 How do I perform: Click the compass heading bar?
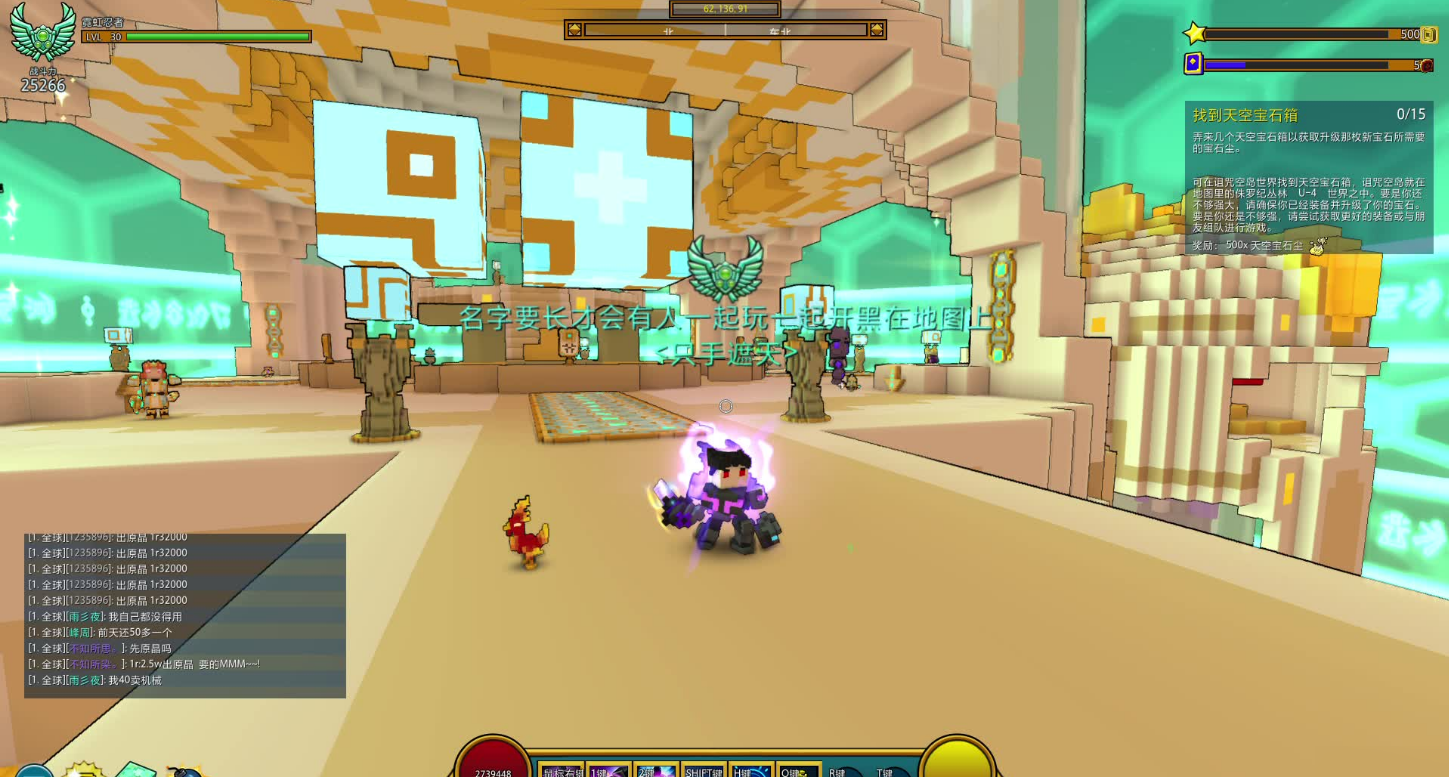(725, 30)
